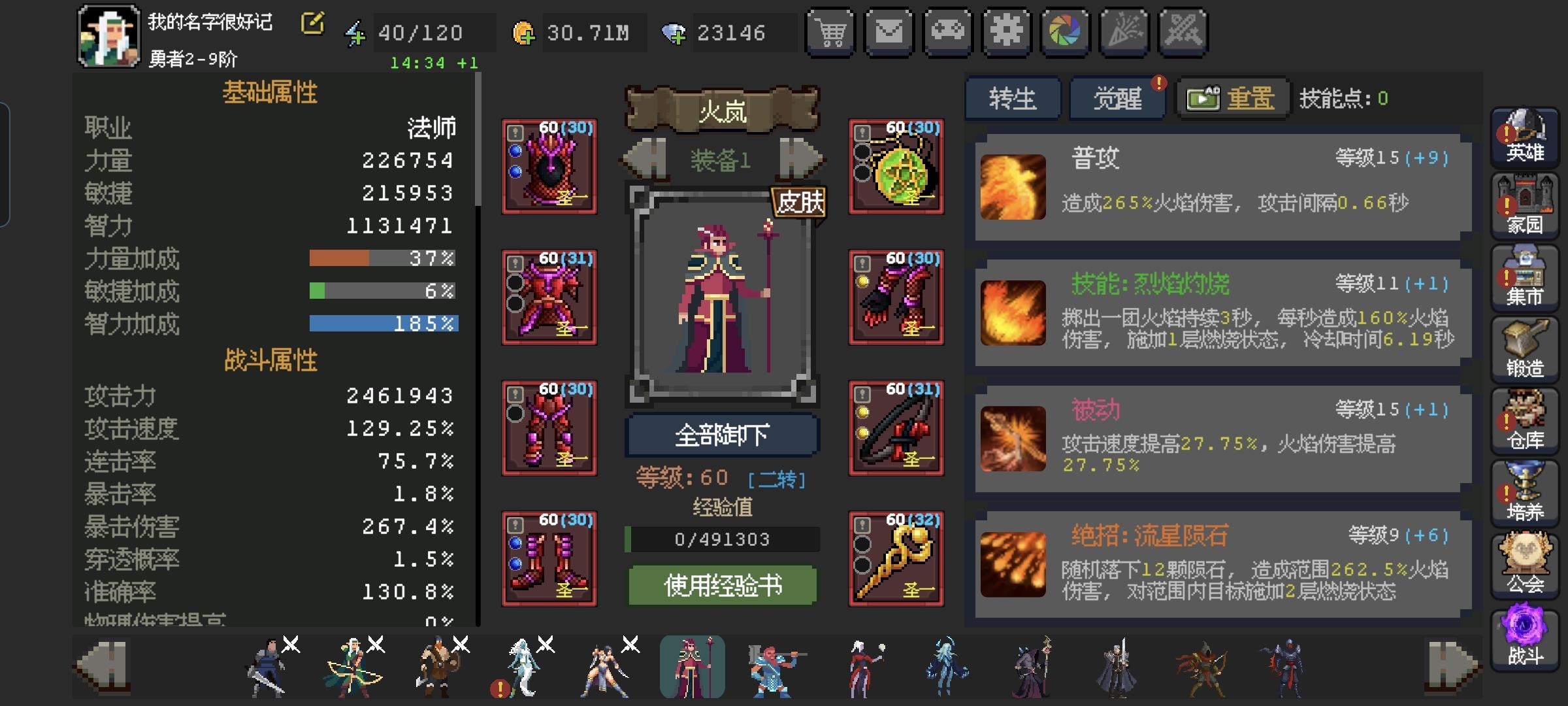Viewport: 1568px width, 706px height.
Task: Switch to the 转生 reincarnation tab
Action: click(x=1013, y=99)
